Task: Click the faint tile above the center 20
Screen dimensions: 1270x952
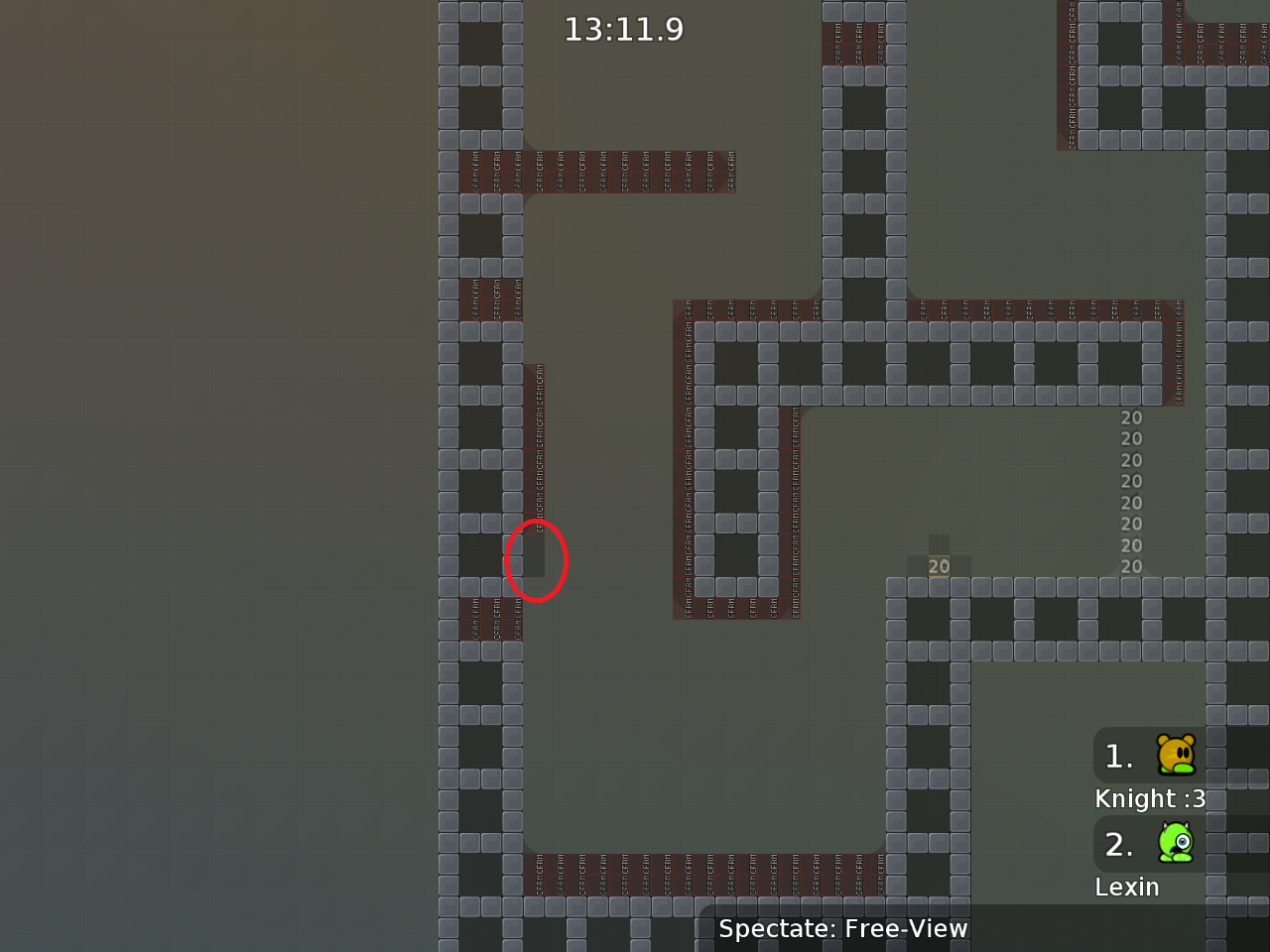Action: [937, 543]
